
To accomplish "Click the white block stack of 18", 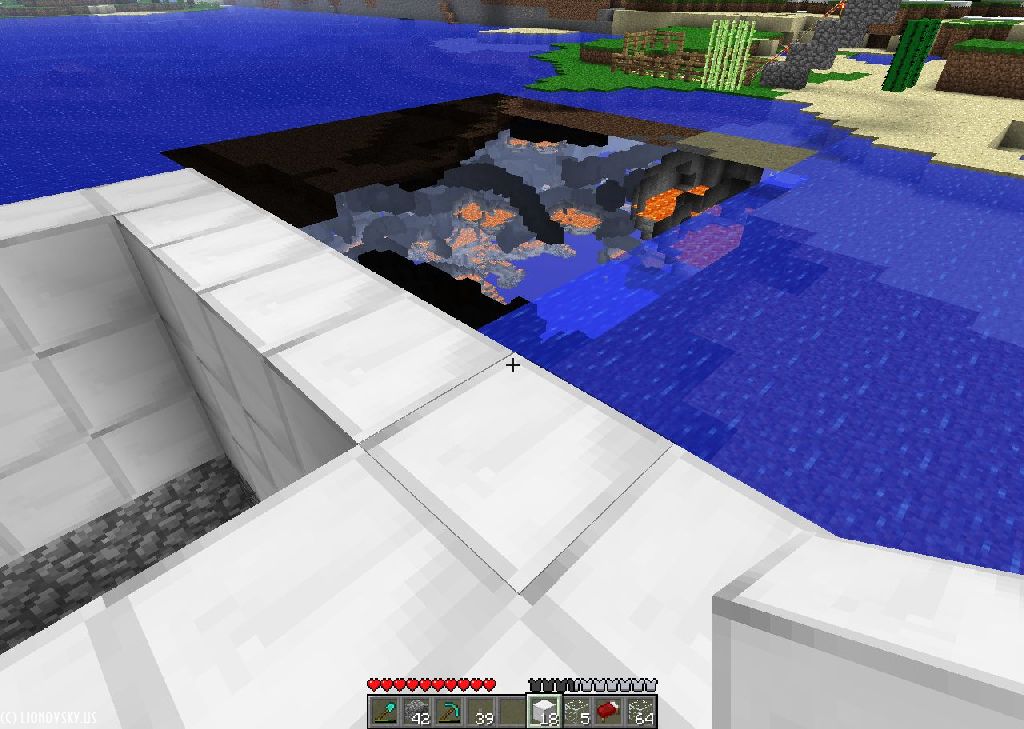I will pos(543,712).
